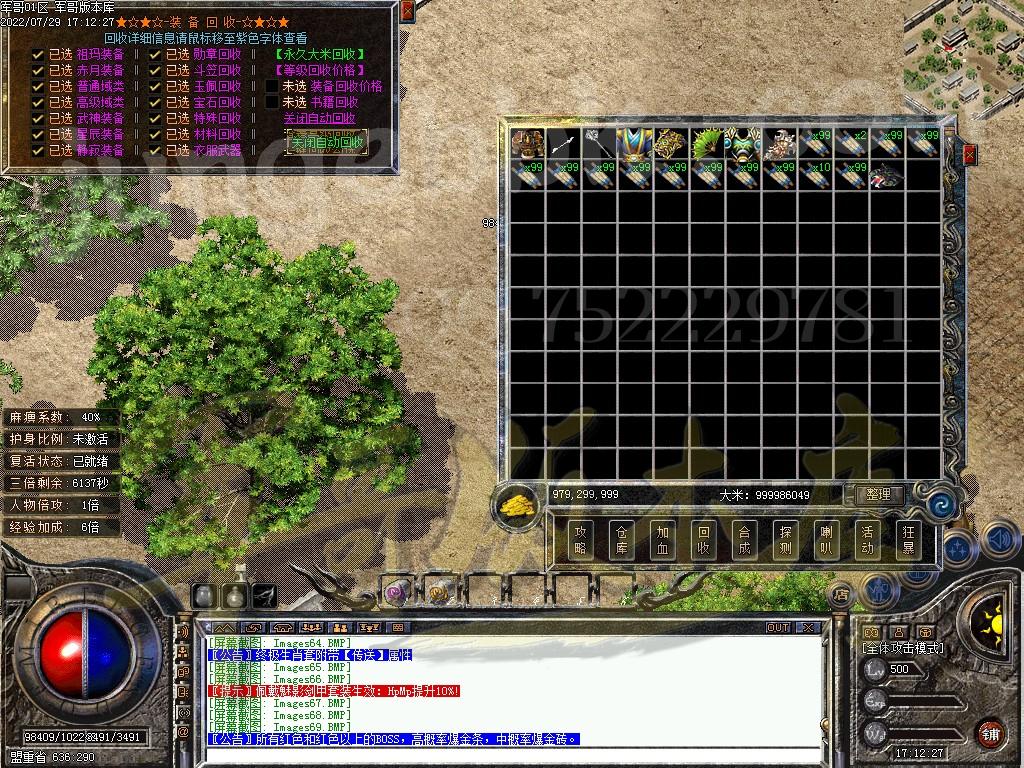
Task: Open the round 铺 shop button
Action: (x=989, y=734)
